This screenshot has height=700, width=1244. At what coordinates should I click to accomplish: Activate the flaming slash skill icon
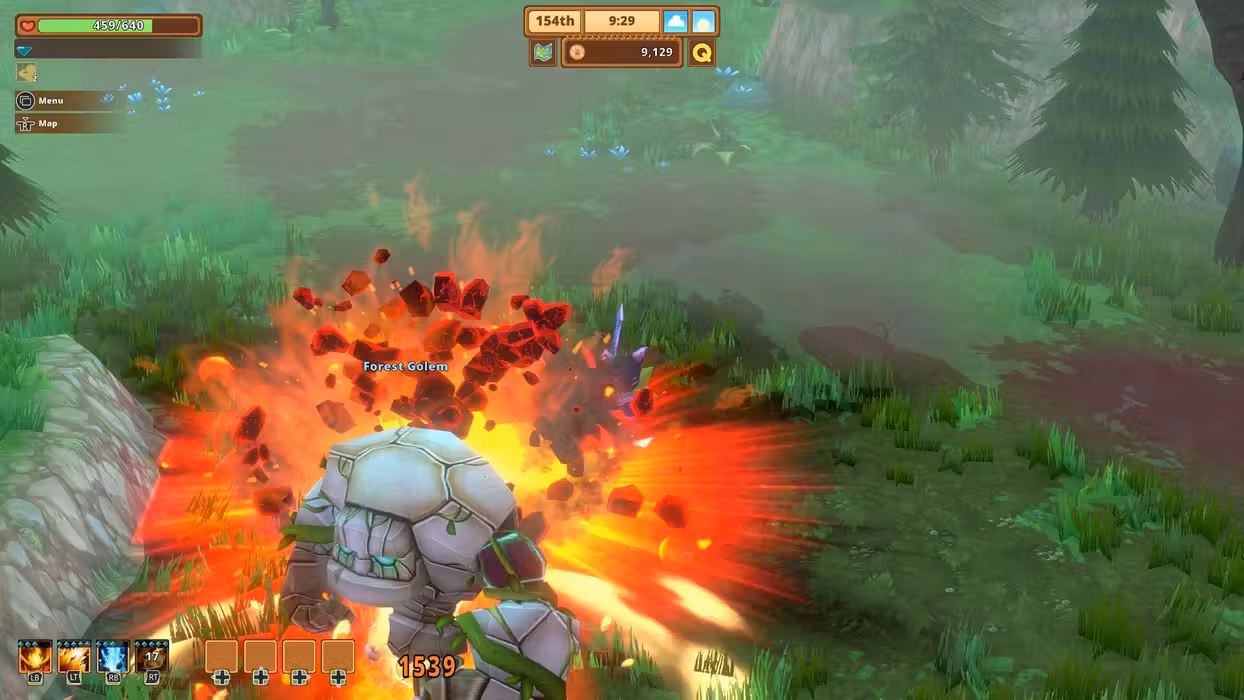74,658
